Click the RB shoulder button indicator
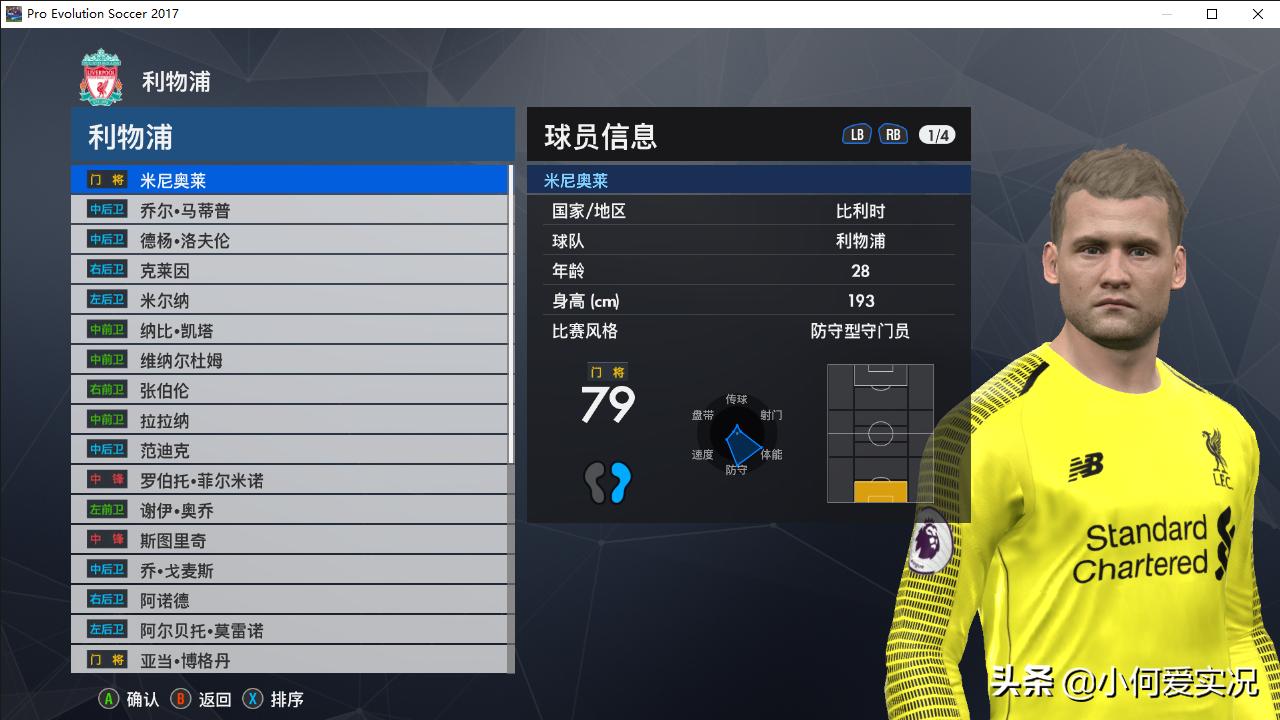The width and height of the screenshot is (1280, 720). pyautogui.click(x=893, y=132)
